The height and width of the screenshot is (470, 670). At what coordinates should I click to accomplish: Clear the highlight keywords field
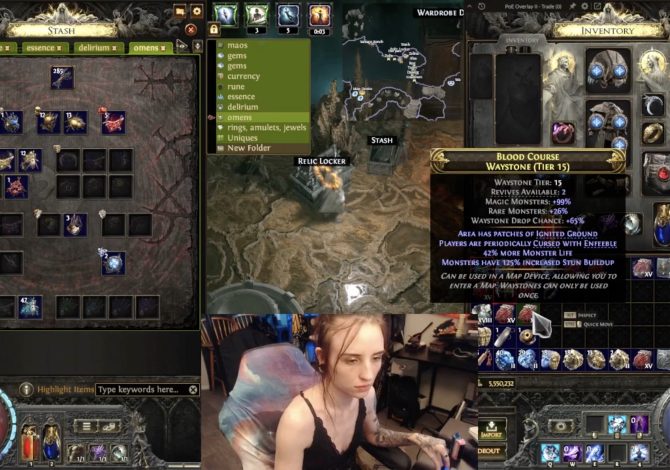pos(193,389)
